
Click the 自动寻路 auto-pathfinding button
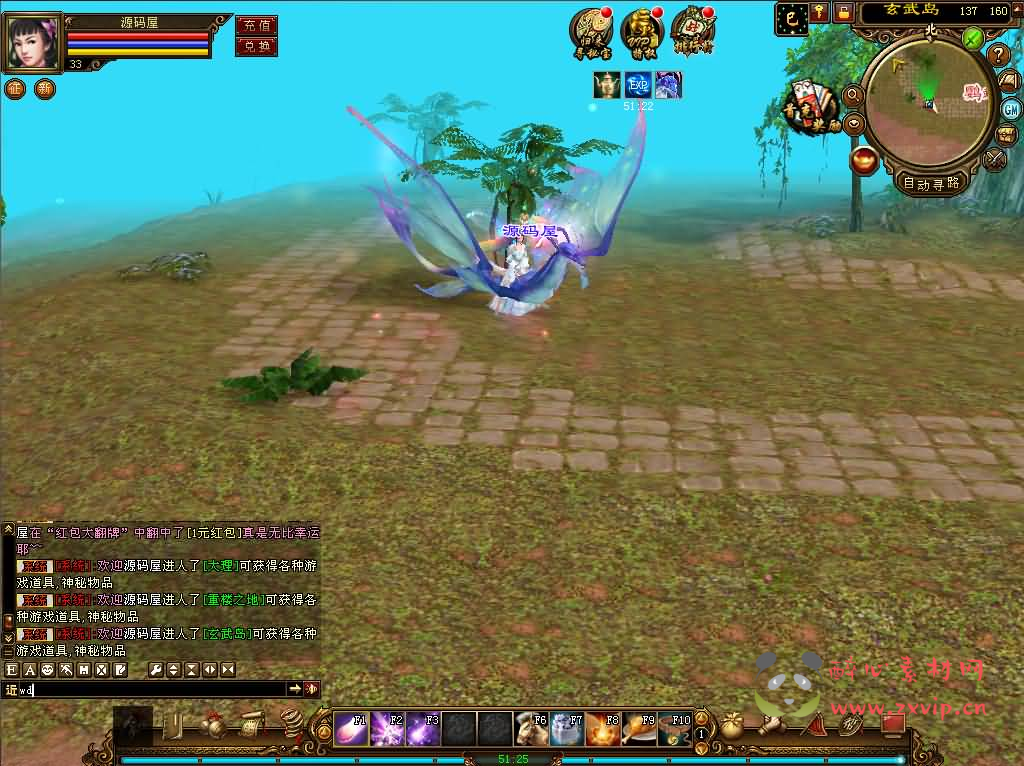(x=931, y=182)
